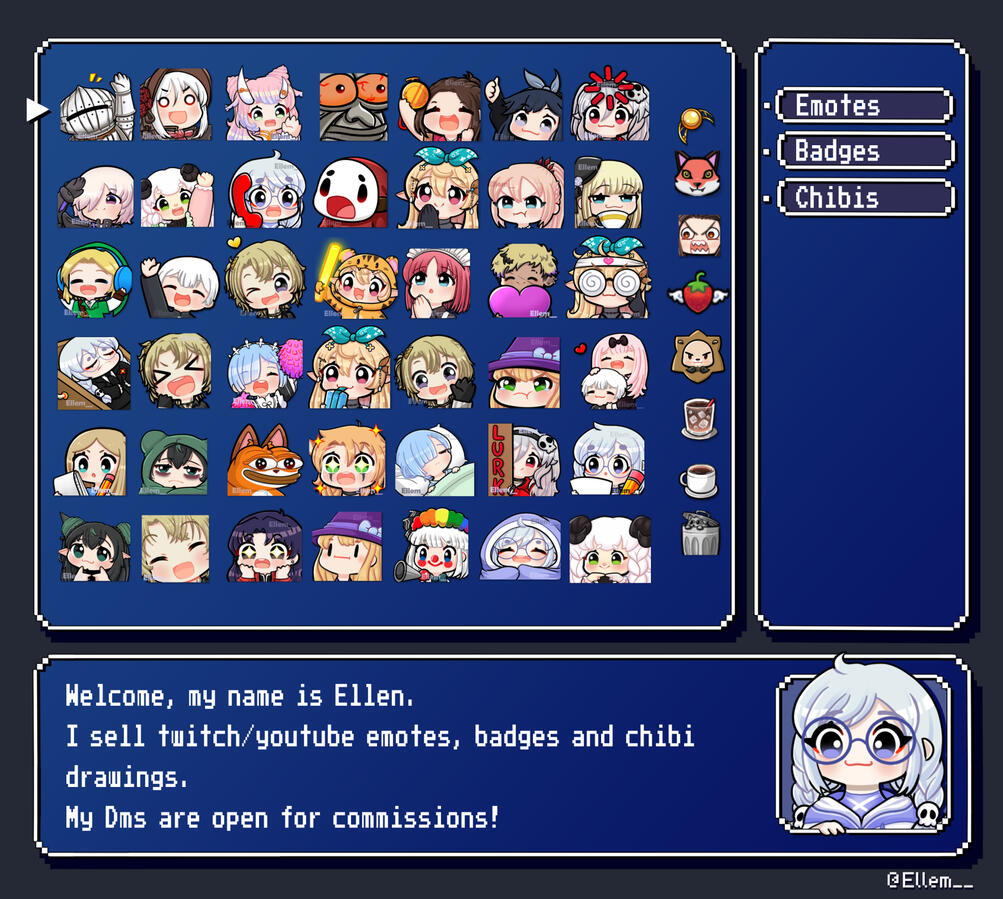The height and width of the screenshot is (899, 1003).
Task: Choose the rainbow-haired clown emote
Action: pyautogui.click(x=437, y=546)
